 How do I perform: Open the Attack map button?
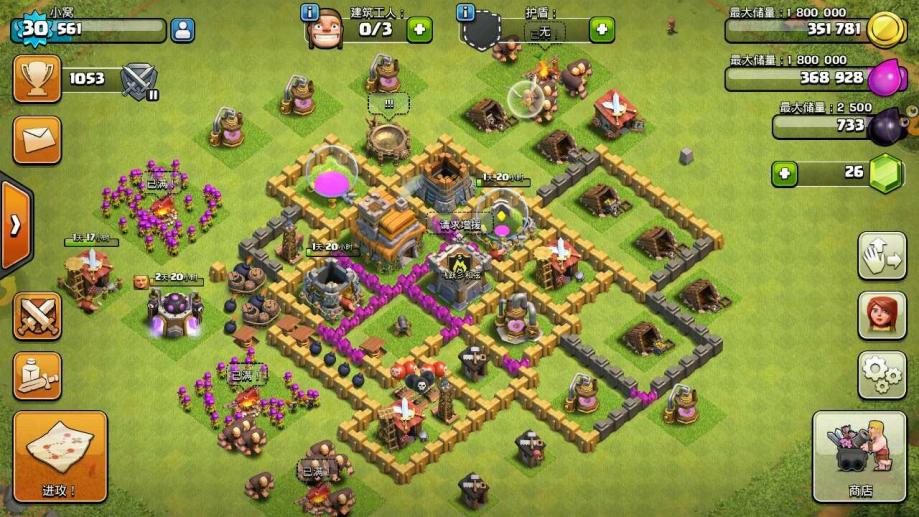(x=60, y=456)
